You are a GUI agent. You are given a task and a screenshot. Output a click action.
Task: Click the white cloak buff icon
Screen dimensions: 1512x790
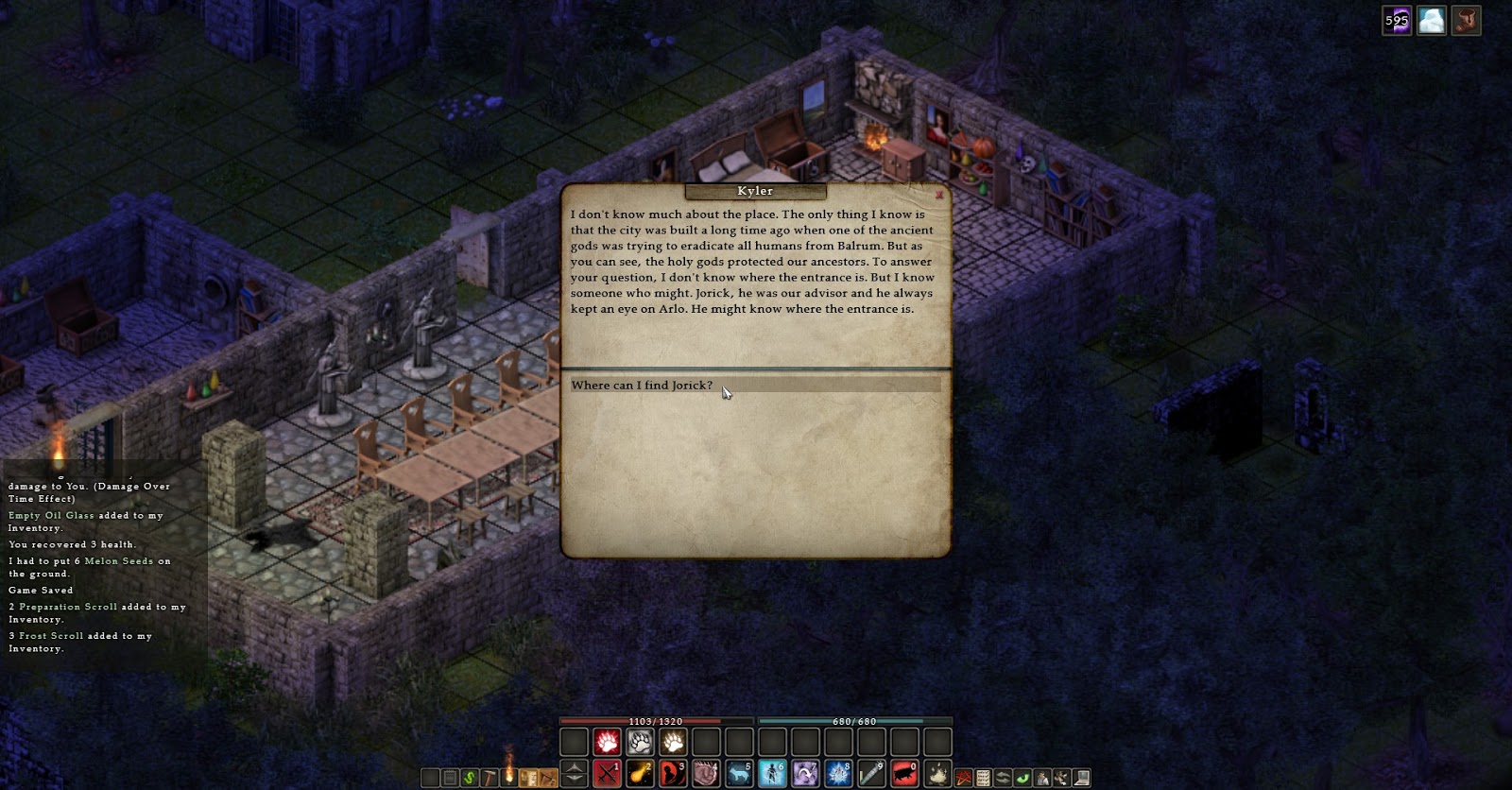[x=1431, y=21]
